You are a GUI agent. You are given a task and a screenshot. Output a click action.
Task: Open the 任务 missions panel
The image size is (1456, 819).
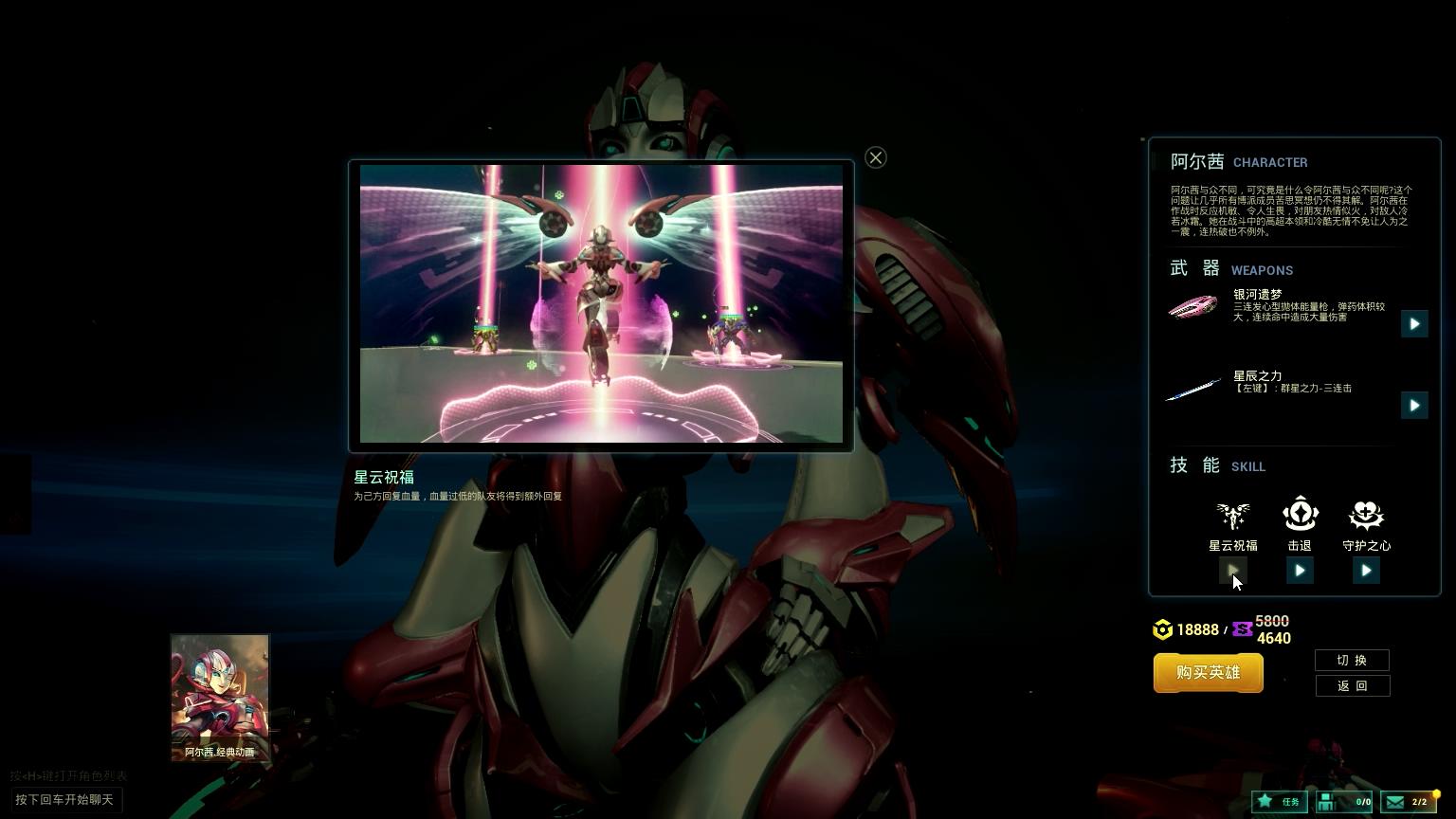pyautogui.click(x=1279, y=802)
